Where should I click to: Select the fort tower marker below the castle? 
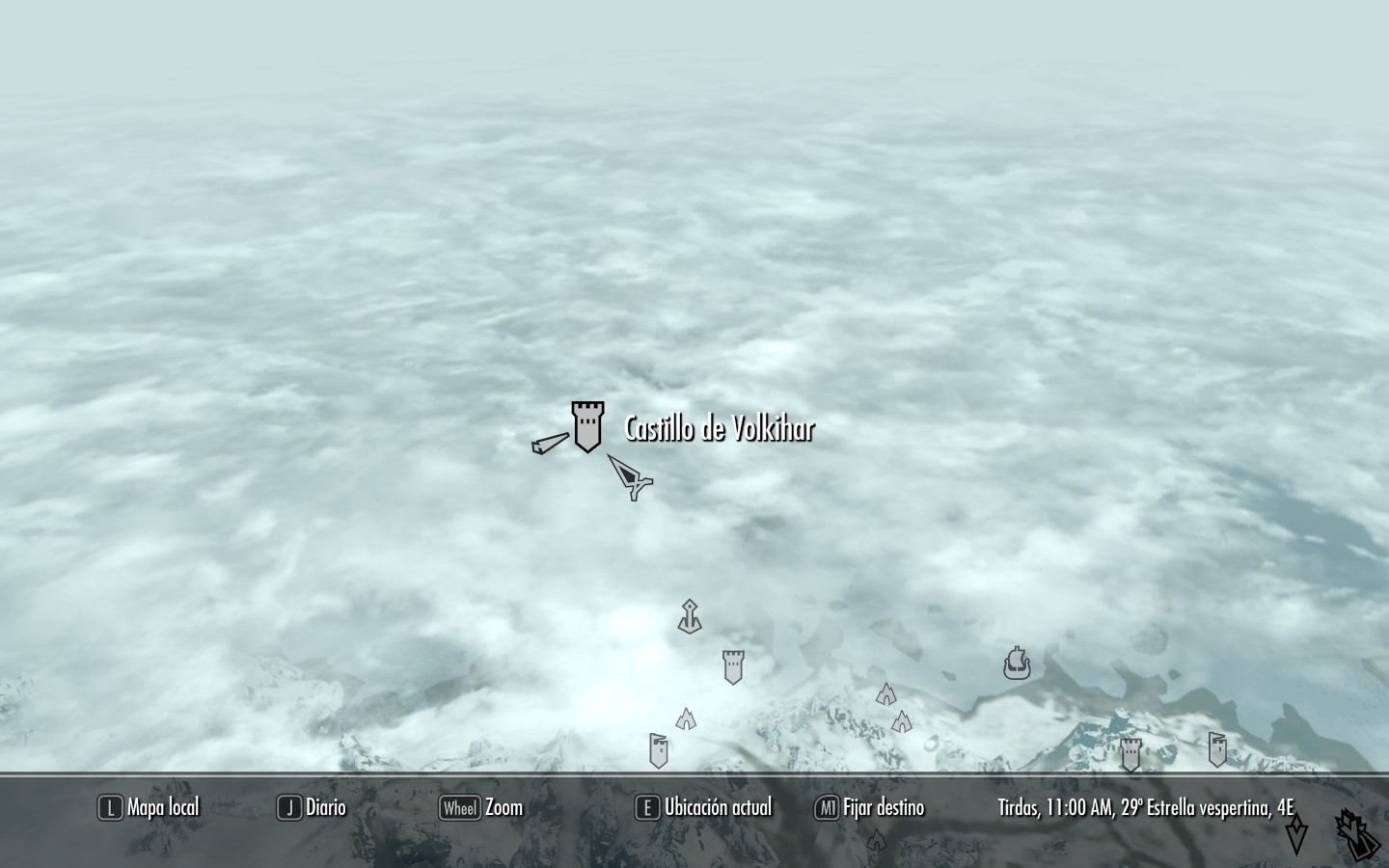tap(732, 666)
